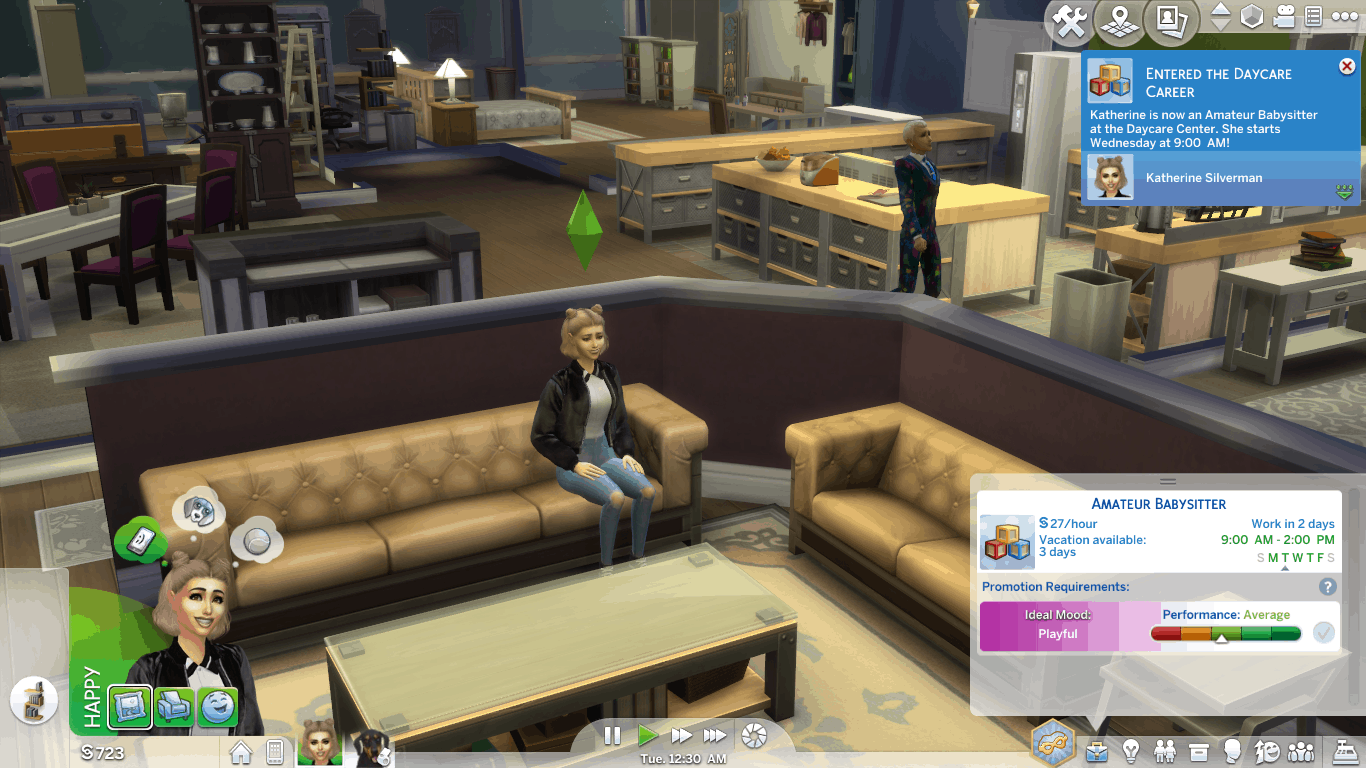Screen dimensions: 1366x768
Task: Select the dog's household portrait
Action: tap(369, 748)
